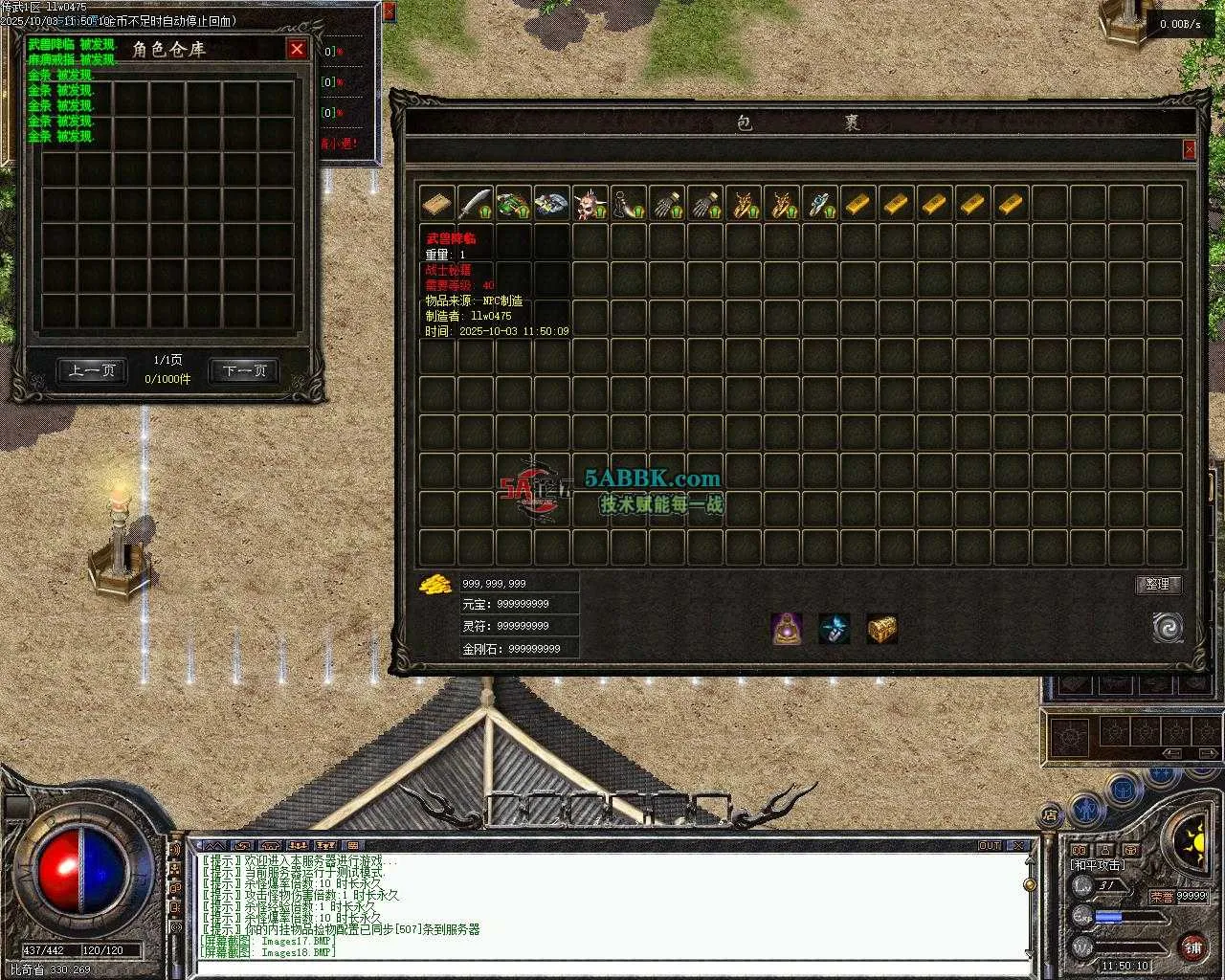Screen dimensions: 1225x980
Task: Click the chat input field
Action: click(612, 965)
